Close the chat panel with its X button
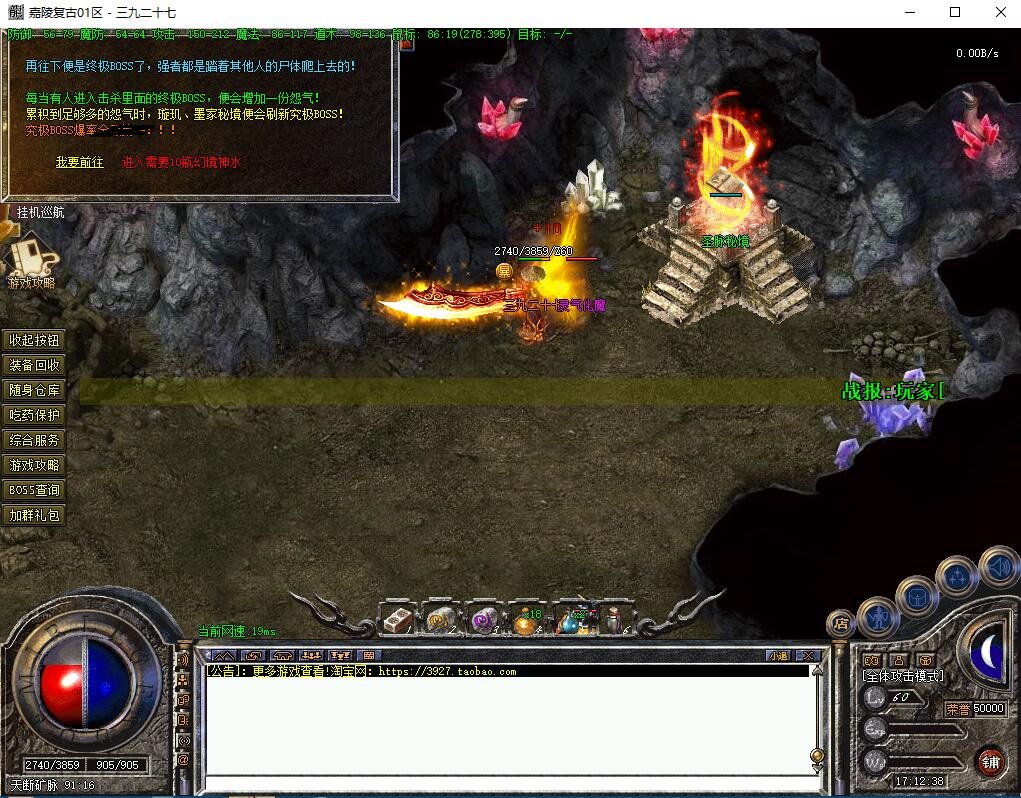Viewport: 1021px width, 798px height. (808, 656)
